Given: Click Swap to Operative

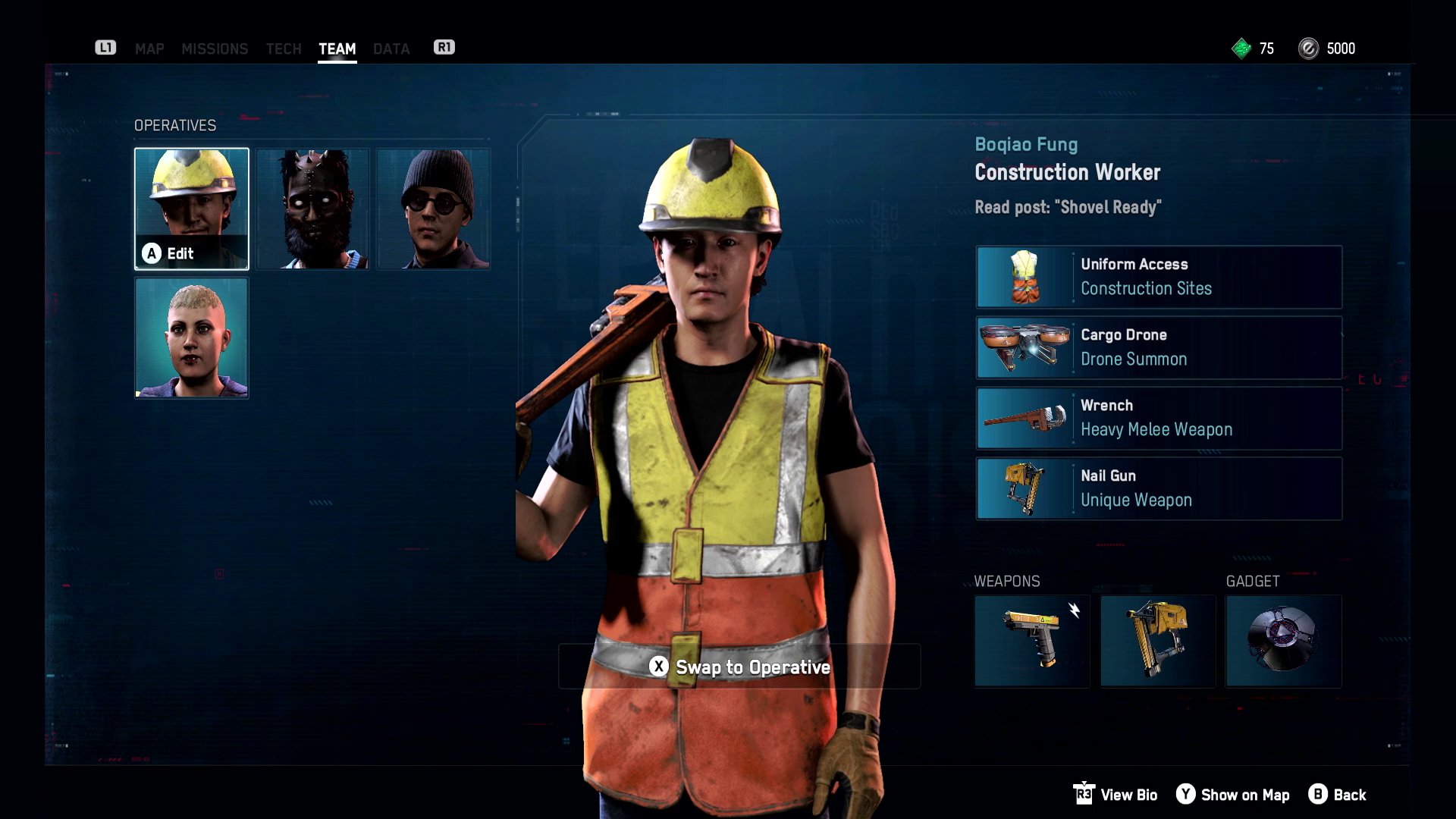Looking at the screenshot, I should click(x=739, y=668).
